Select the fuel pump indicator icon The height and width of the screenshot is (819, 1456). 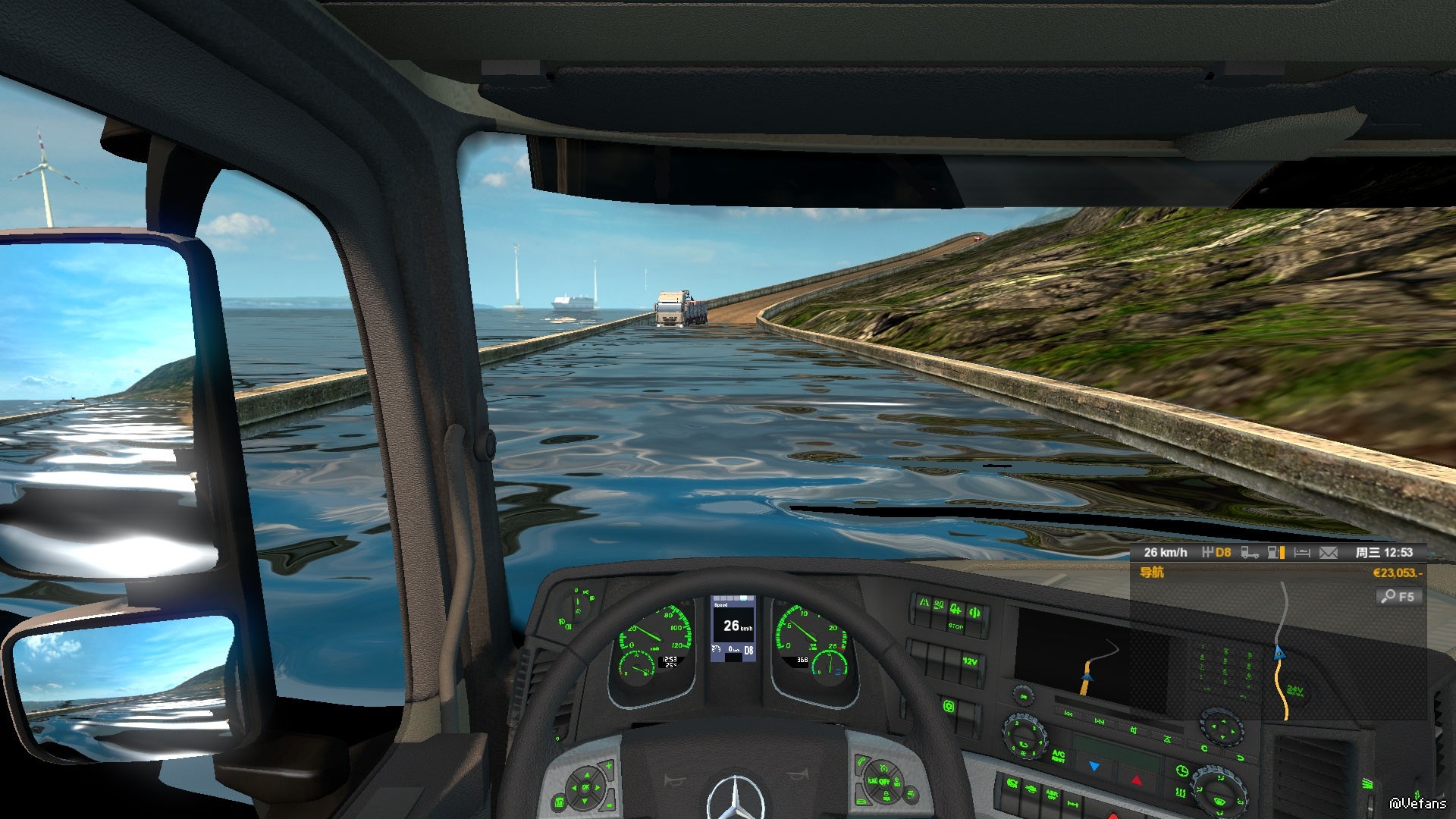point(1276,553)
